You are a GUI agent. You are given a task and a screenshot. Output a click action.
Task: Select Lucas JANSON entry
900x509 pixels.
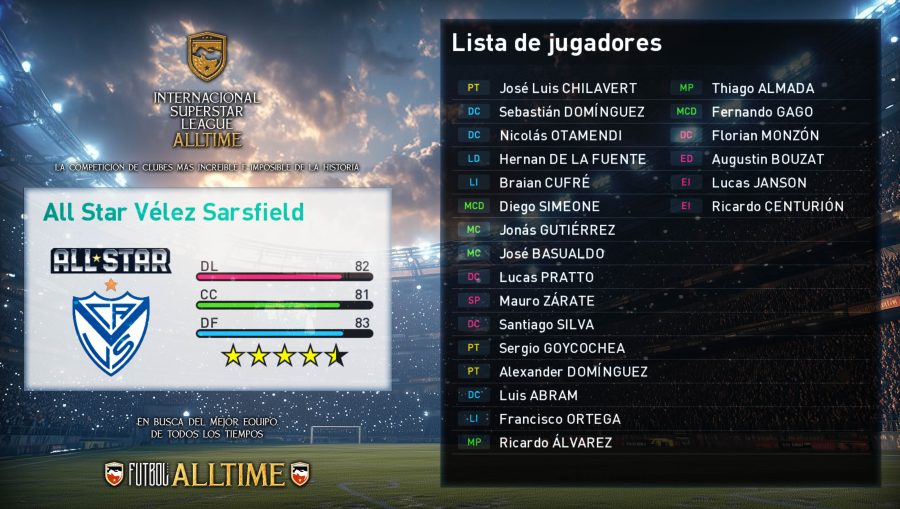click(x=758, y=183)
